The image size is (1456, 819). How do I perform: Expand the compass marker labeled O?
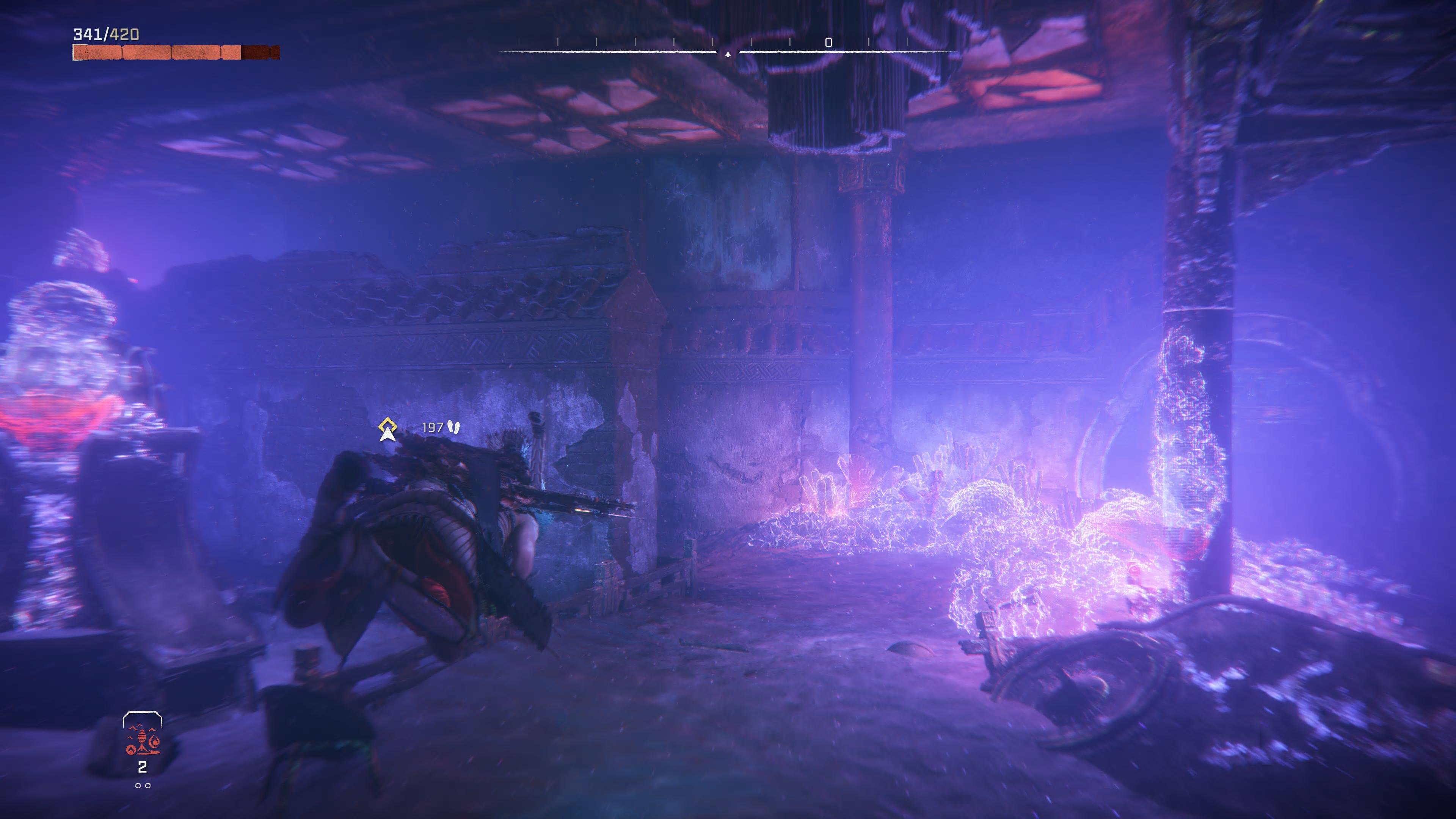(829, 41)
